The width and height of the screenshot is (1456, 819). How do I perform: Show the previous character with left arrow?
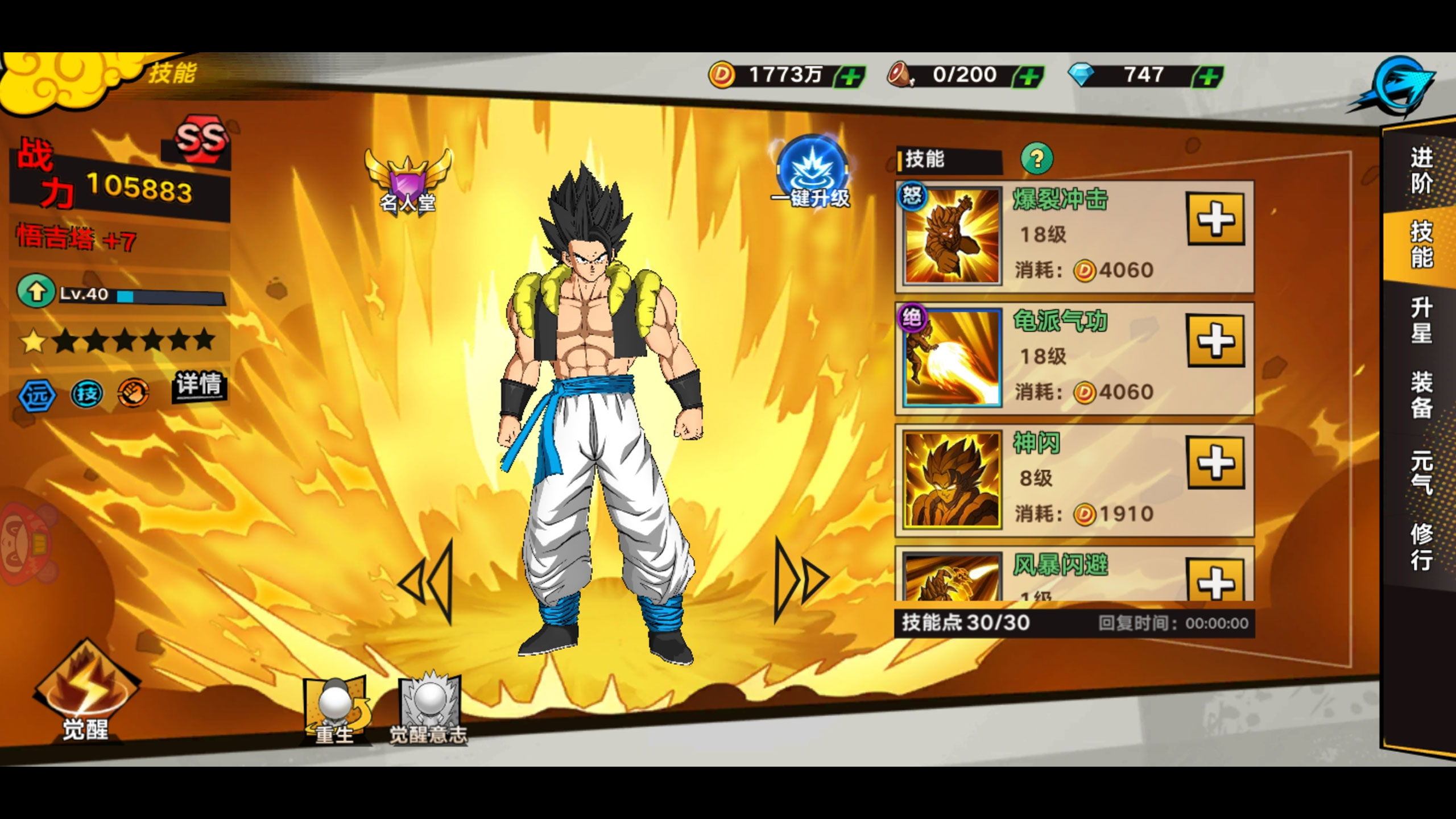428,581
